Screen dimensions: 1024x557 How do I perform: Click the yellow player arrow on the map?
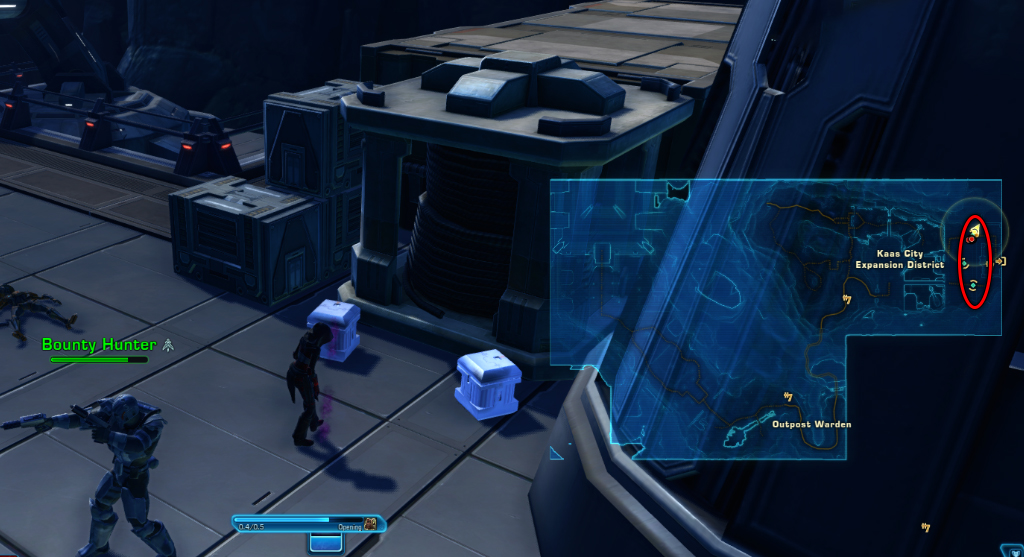973,229
